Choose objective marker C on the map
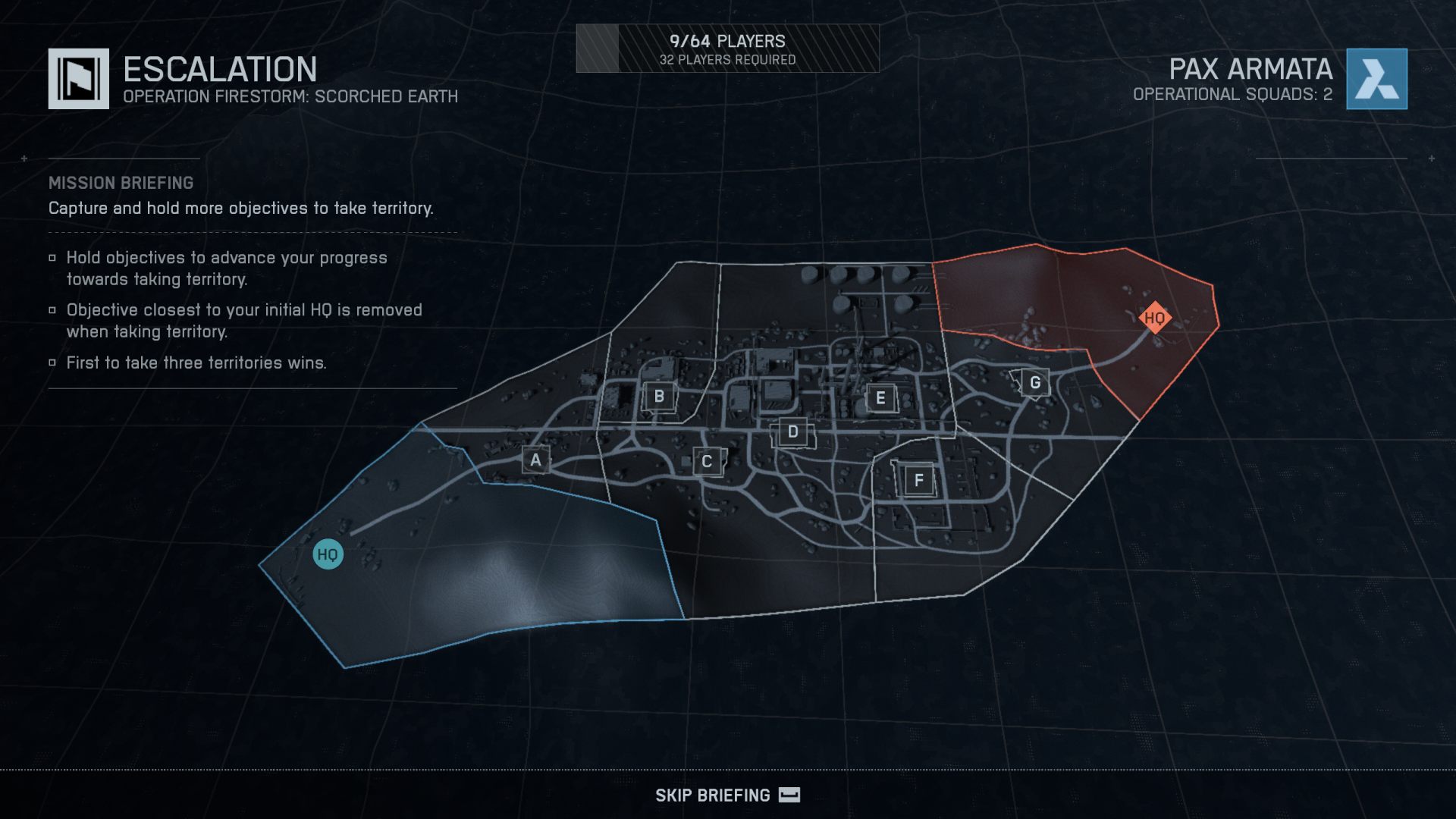 click(706, 461)
